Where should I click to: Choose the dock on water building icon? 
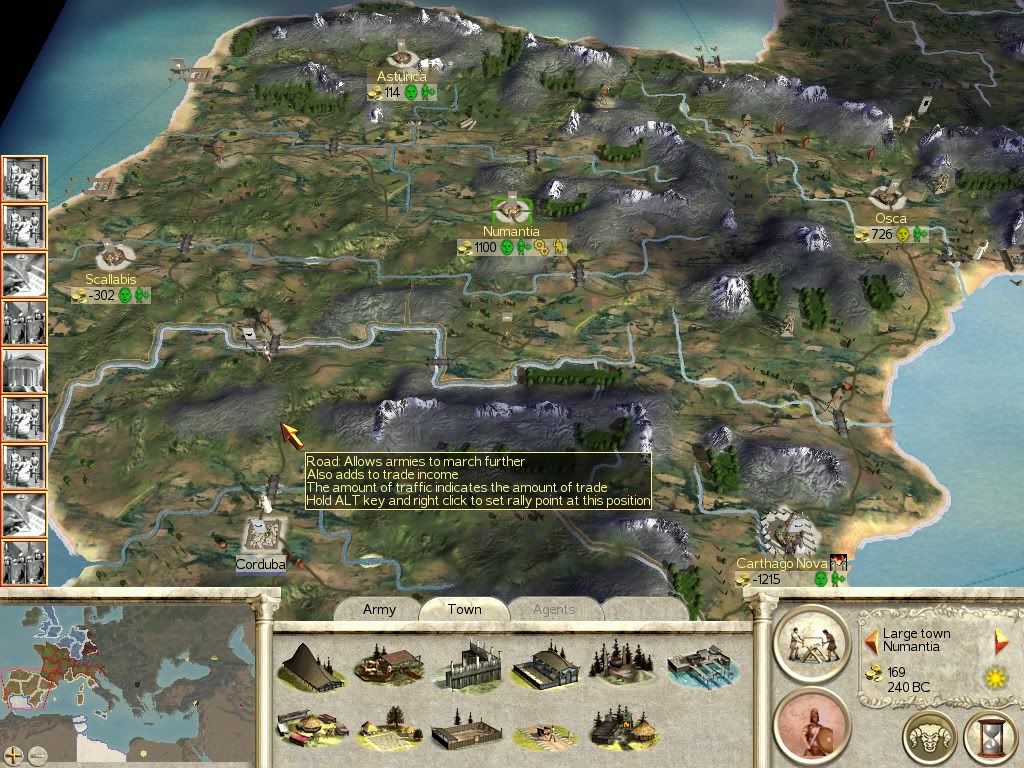point(699,664)
